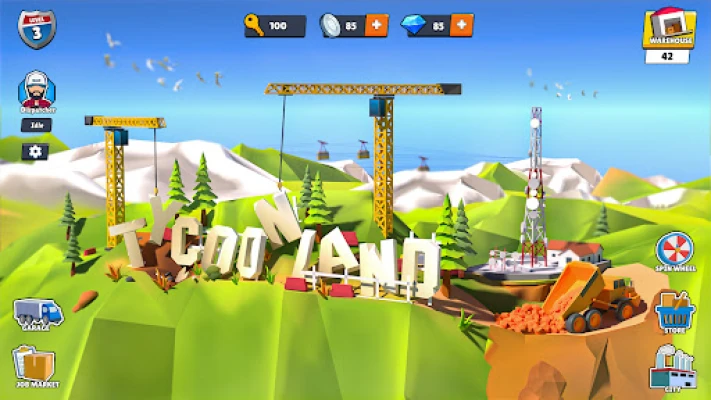Viewport: 711px width, 400px height.
Task: Buy more blue diamonds with the plus button
Action: [462, 26]
